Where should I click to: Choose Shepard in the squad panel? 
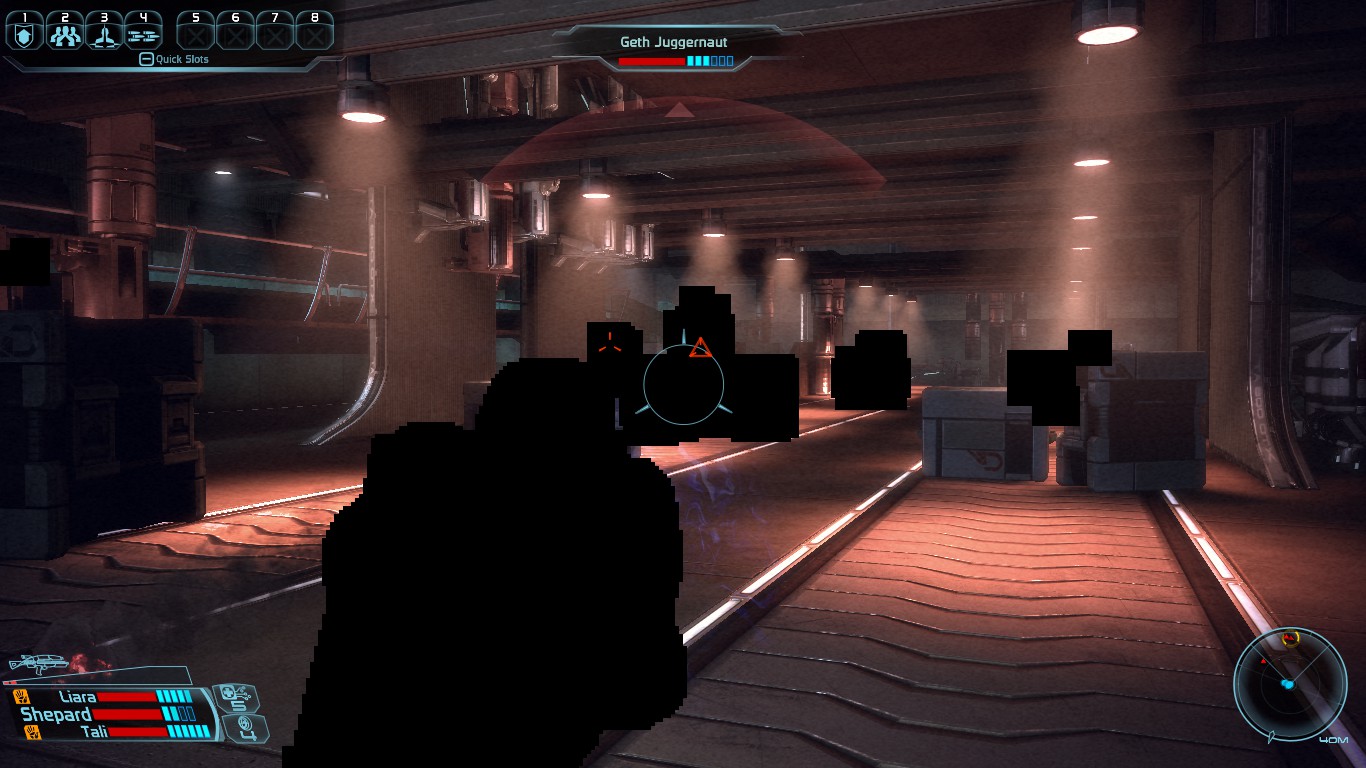tap(56, 714)
